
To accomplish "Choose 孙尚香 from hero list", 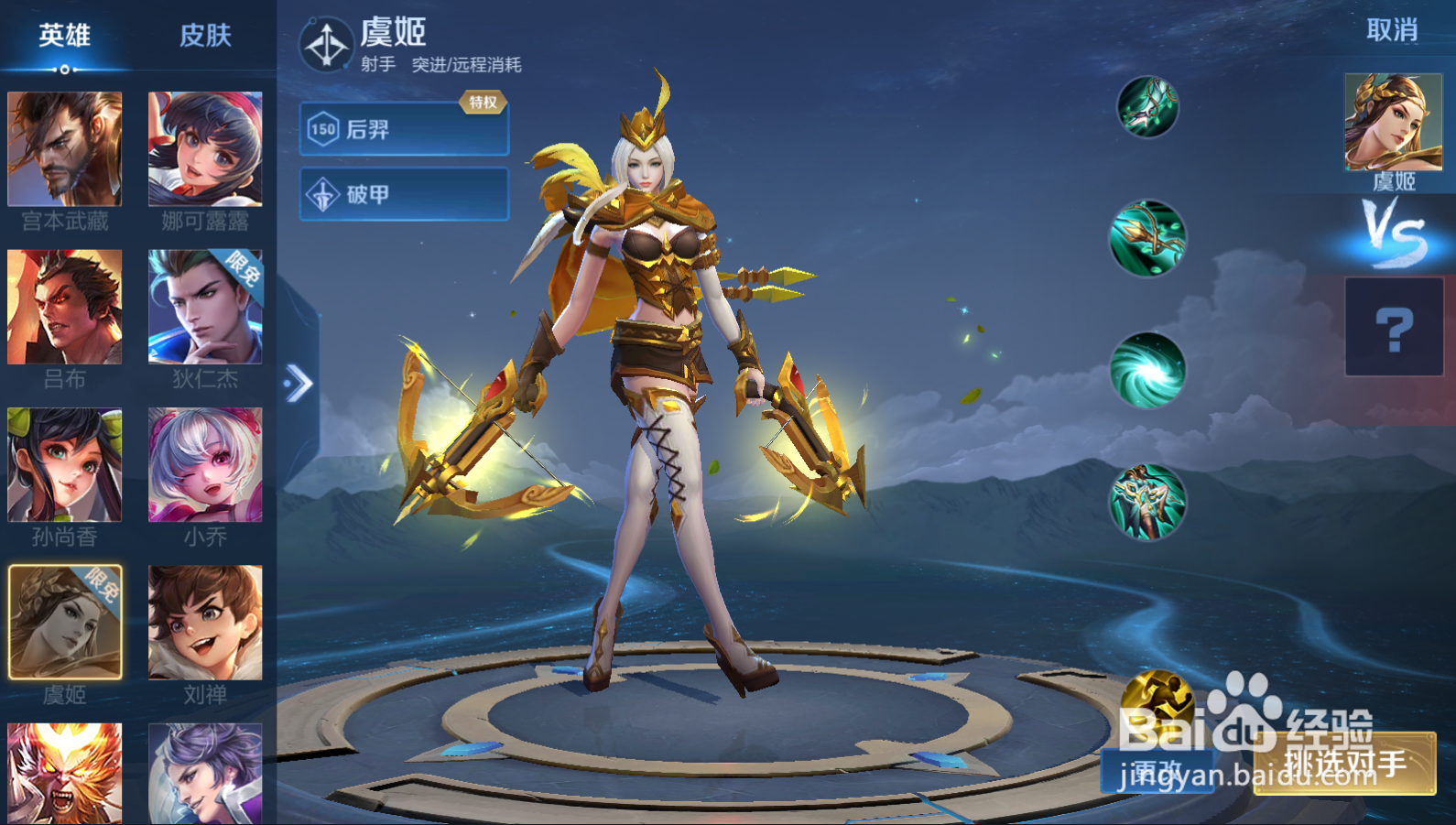I will click(64, 465).
